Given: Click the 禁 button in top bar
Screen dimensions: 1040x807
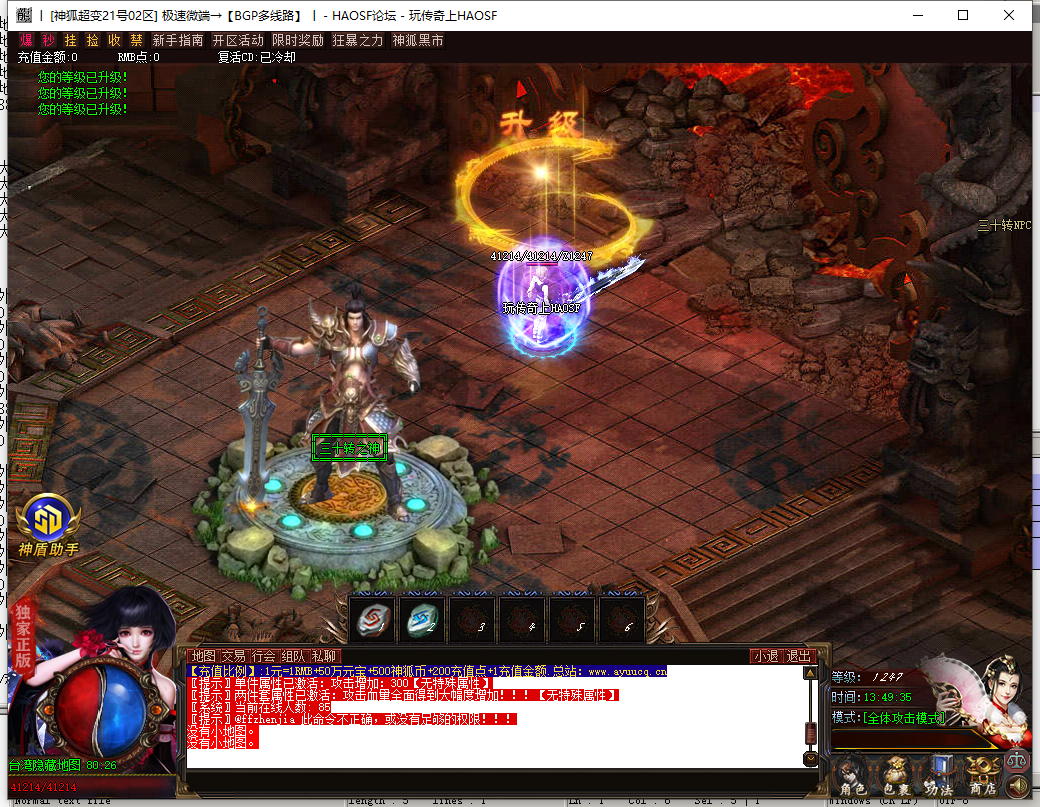Looking at the screenshot, I should tap(136, 41).
